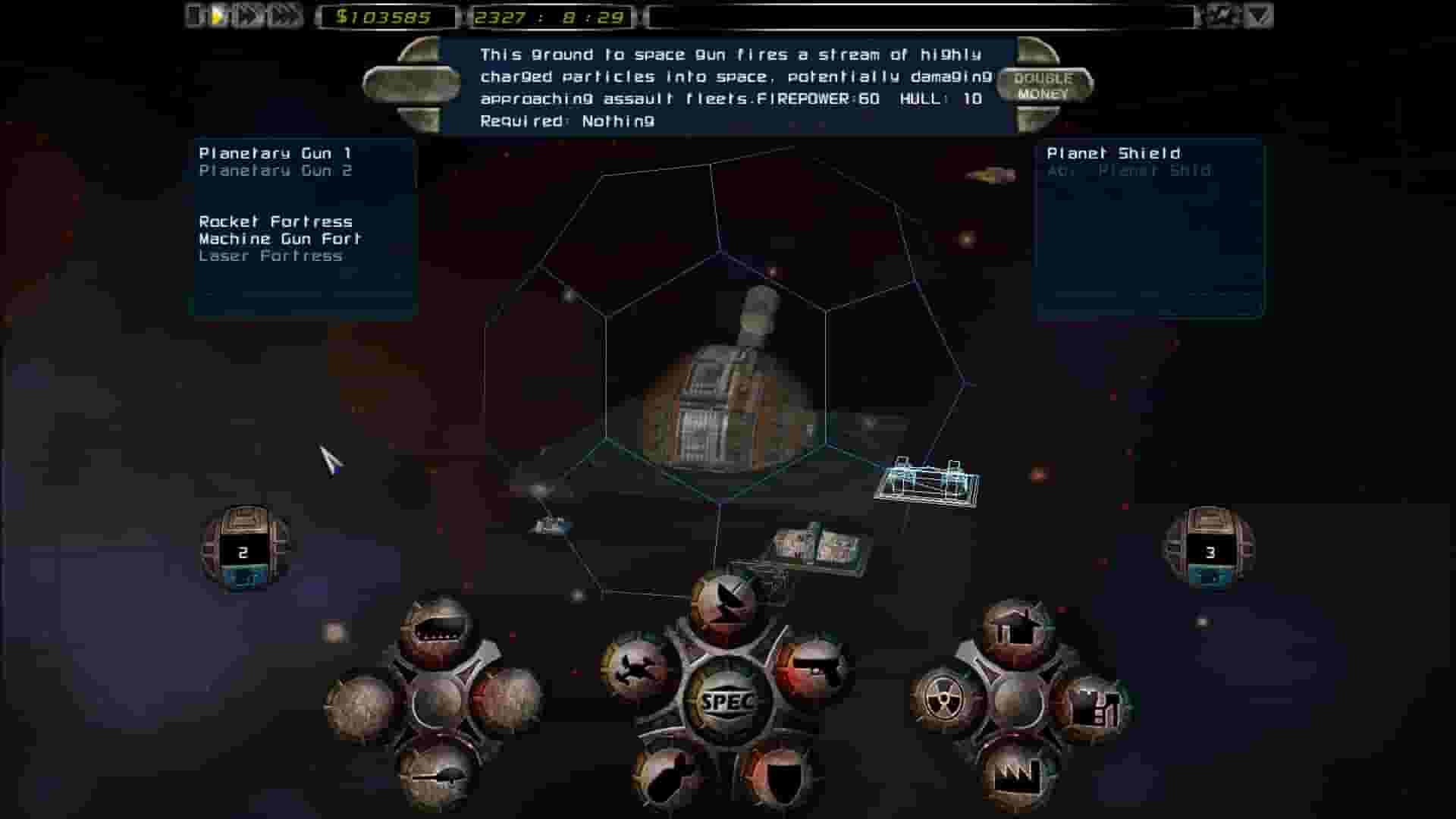The image size is (1456, 819).
Task: Select Planetary Gun 2 from the list
Action: [x=275, y=171]
